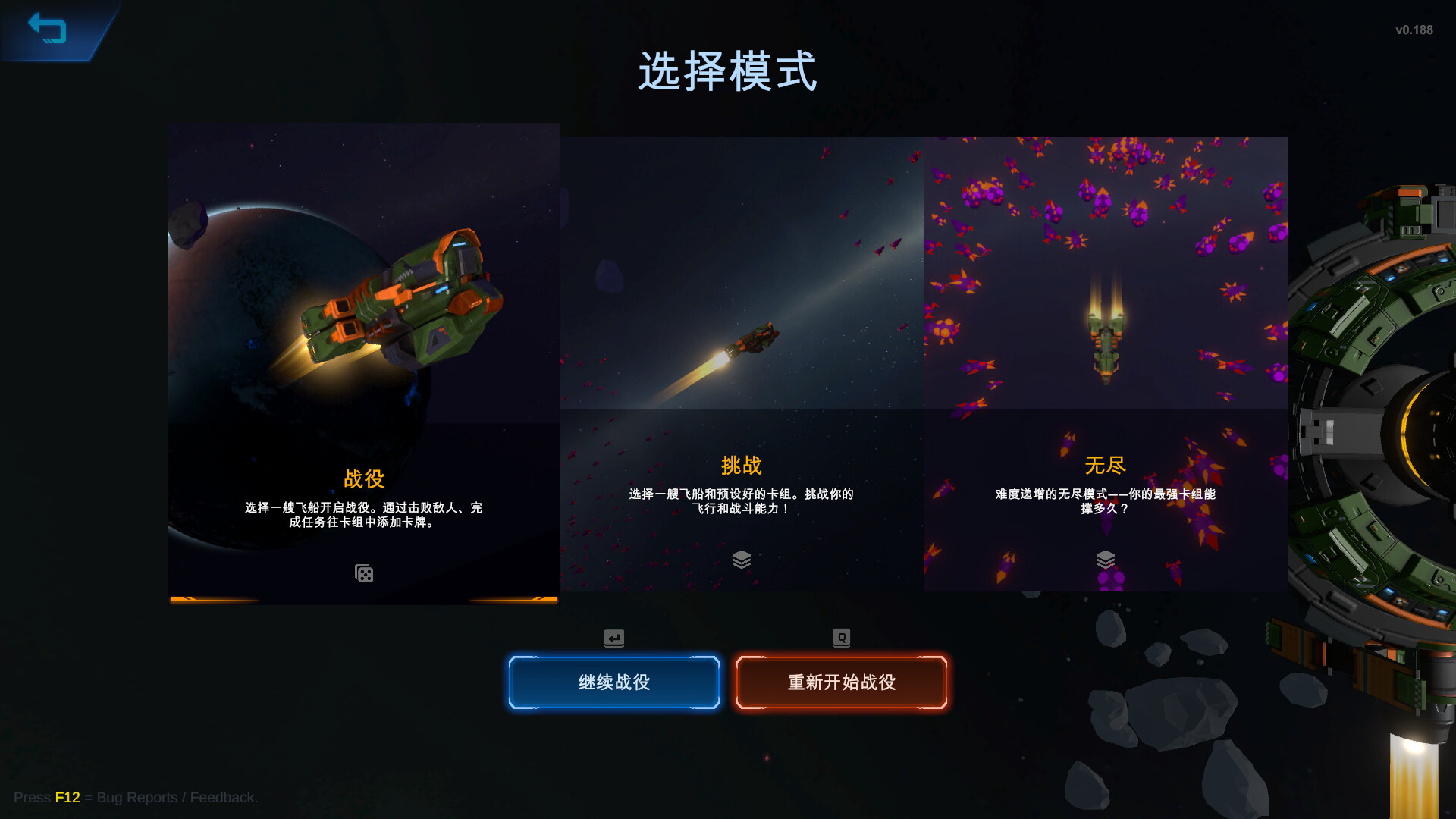Click the v0.188 version label
Screen dimensions: 1456x819
(1414, 30)
